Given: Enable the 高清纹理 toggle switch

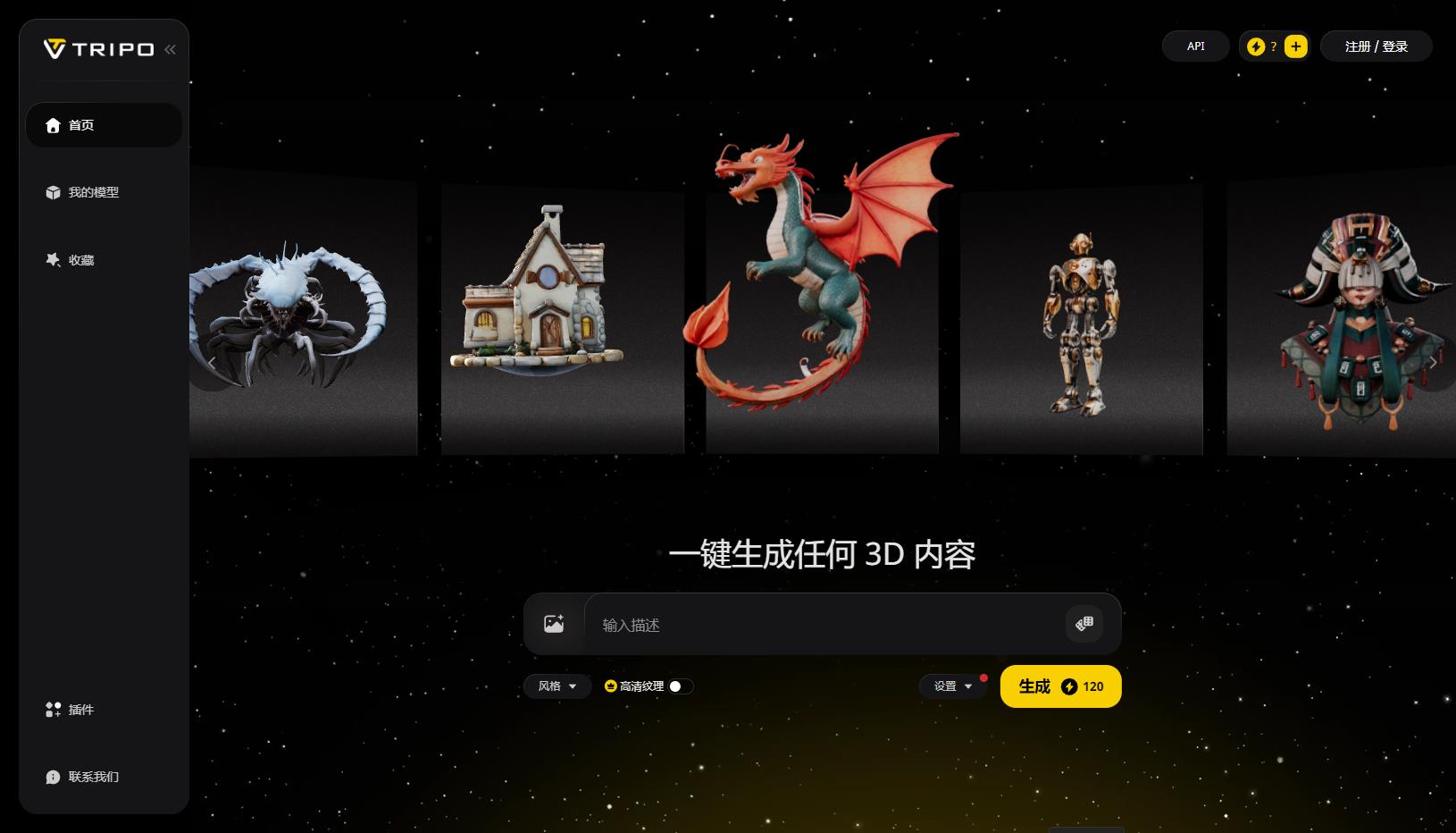Looking at the screenshot, I should [x=677, y=686].
